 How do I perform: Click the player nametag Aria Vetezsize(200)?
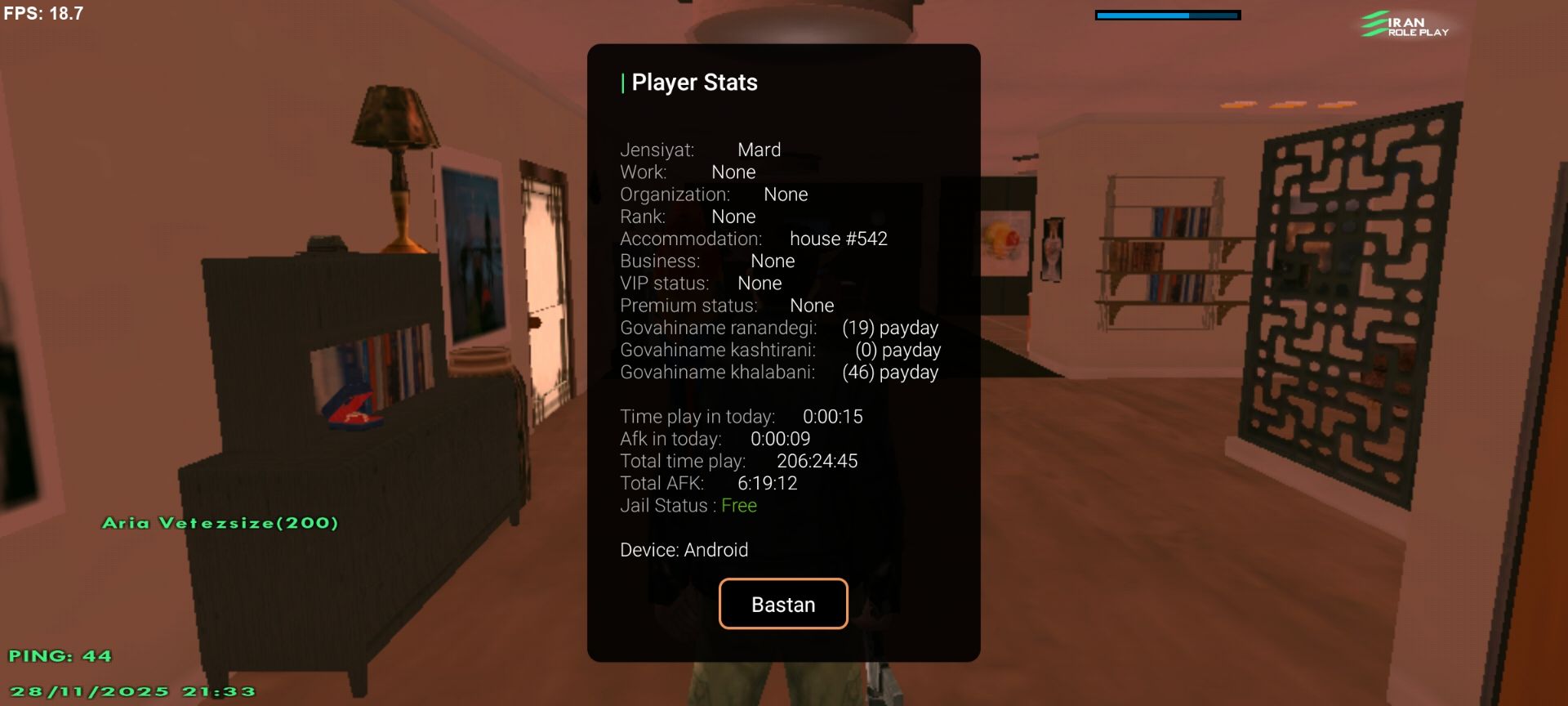pyautogui.click(x=219, y=522)
